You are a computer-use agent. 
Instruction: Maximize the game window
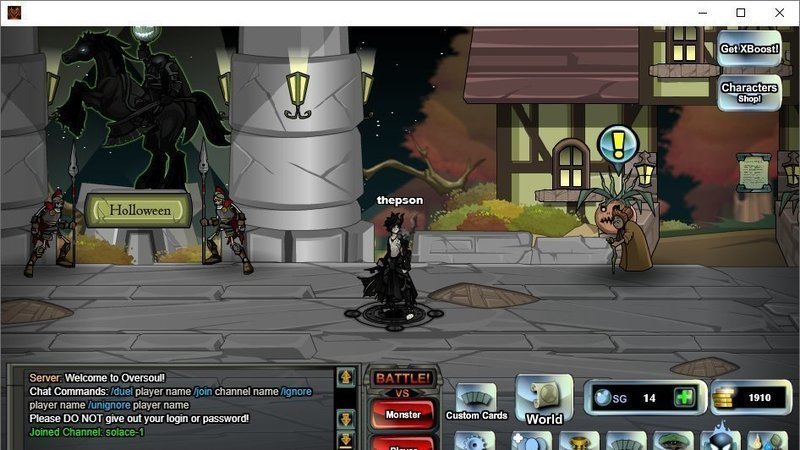pos(741,13)
